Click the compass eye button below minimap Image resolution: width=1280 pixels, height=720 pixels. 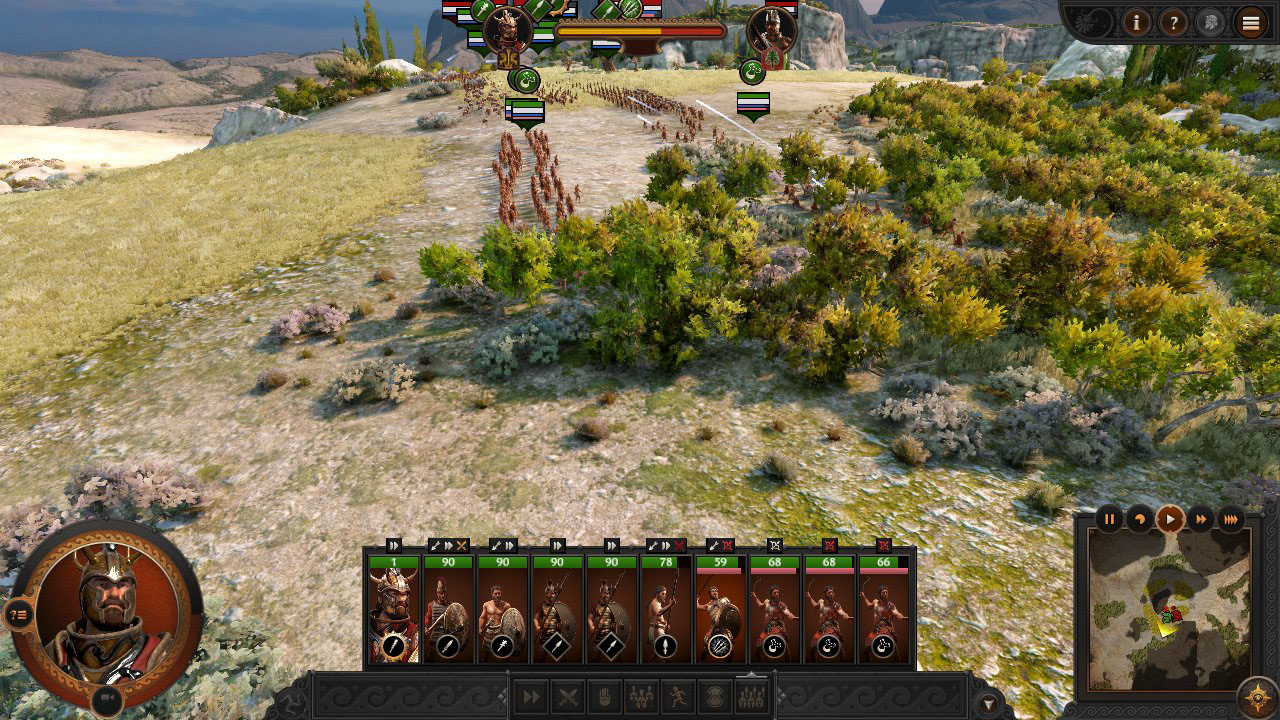click(x=1256, y=697)
